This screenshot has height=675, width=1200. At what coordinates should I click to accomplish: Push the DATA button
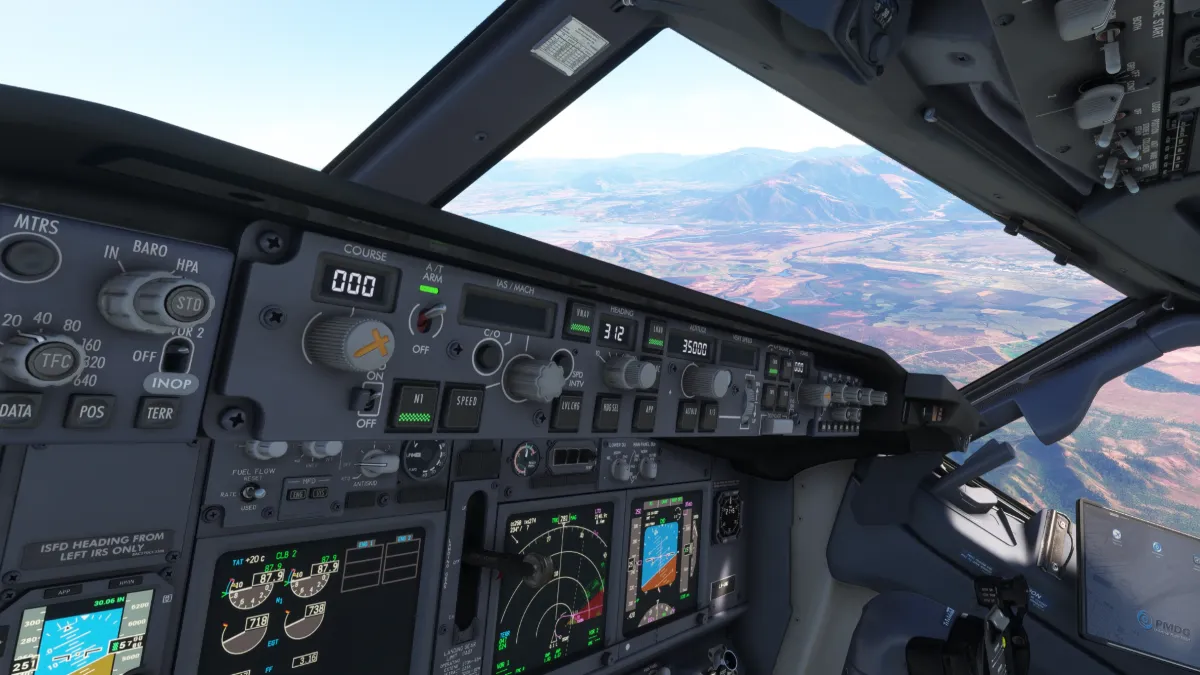17,410
